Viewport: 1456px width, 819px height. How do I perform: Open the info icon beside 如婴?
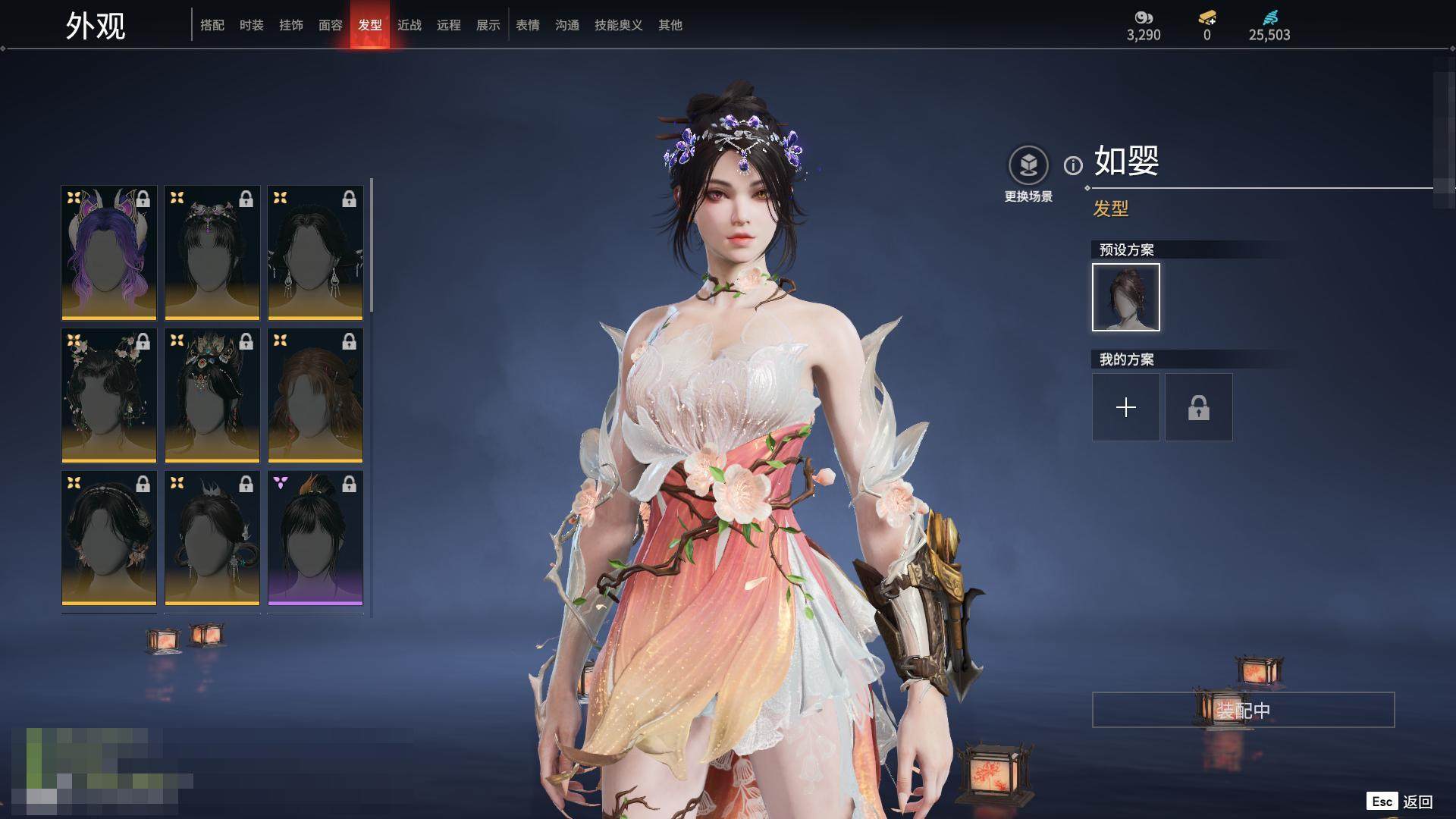pyautogui.click(x=1073, y=165)
